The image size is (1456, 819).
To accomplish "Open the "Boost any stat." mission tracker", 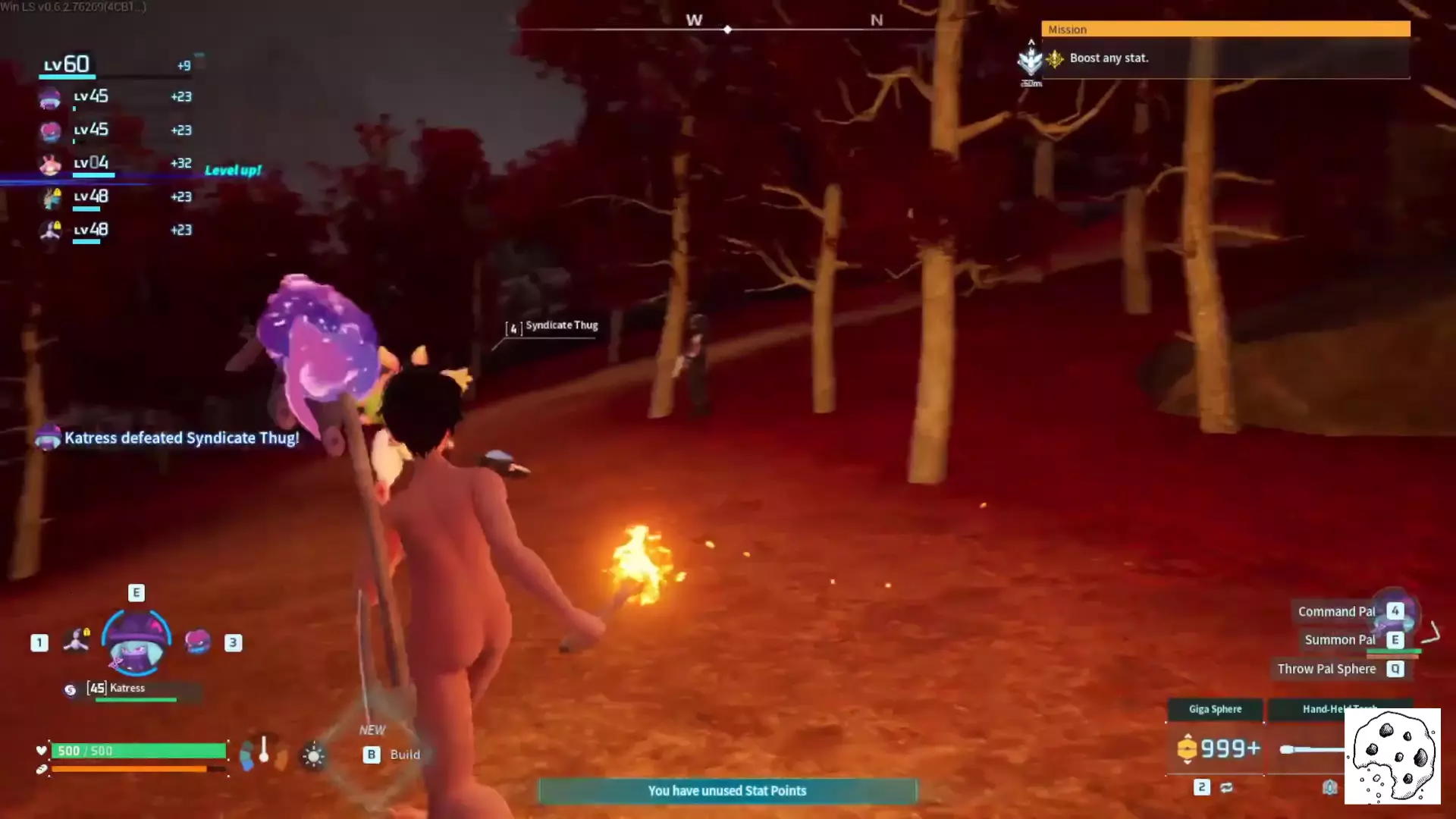I will pyautogui.click(x=1109, y=58).
